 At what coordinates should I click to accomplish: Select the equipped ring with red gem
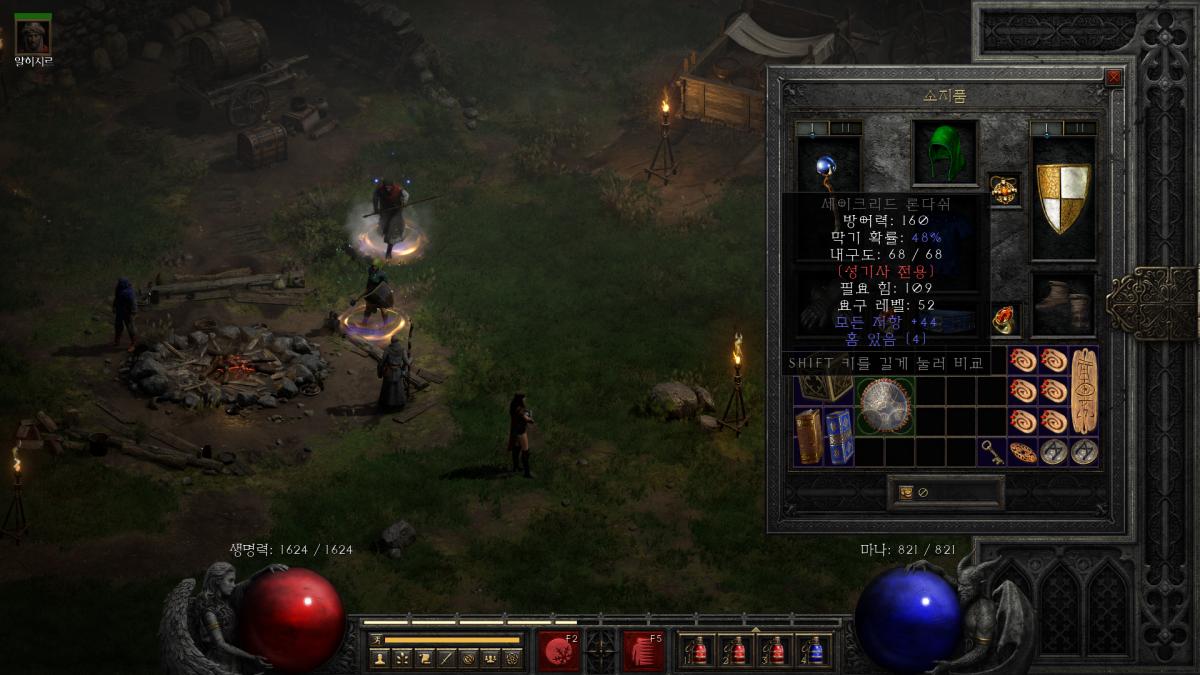click(1005, 319)
